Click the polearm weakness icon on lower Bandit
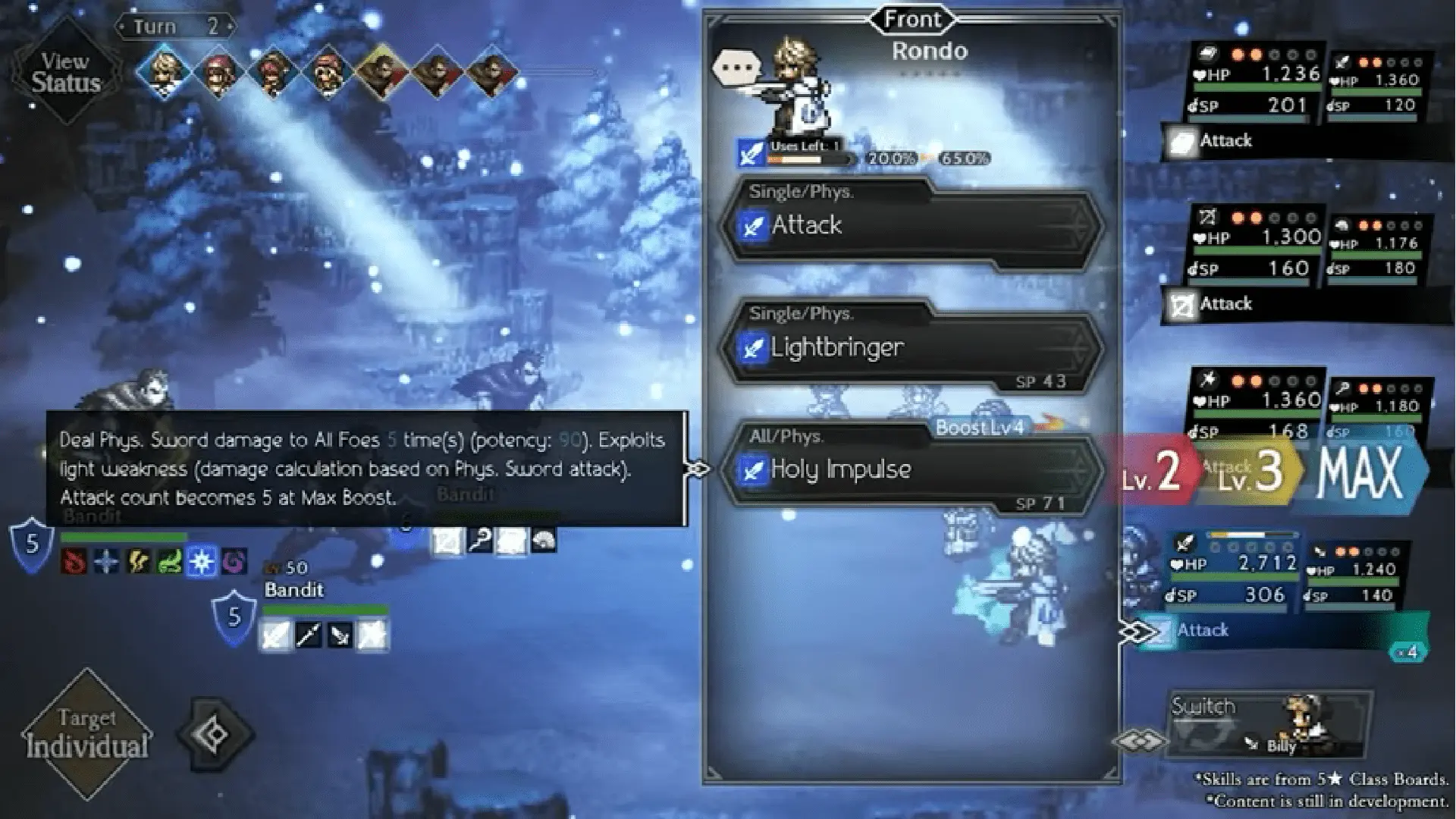Screen dimensions: 1456x819 [308, 635]
